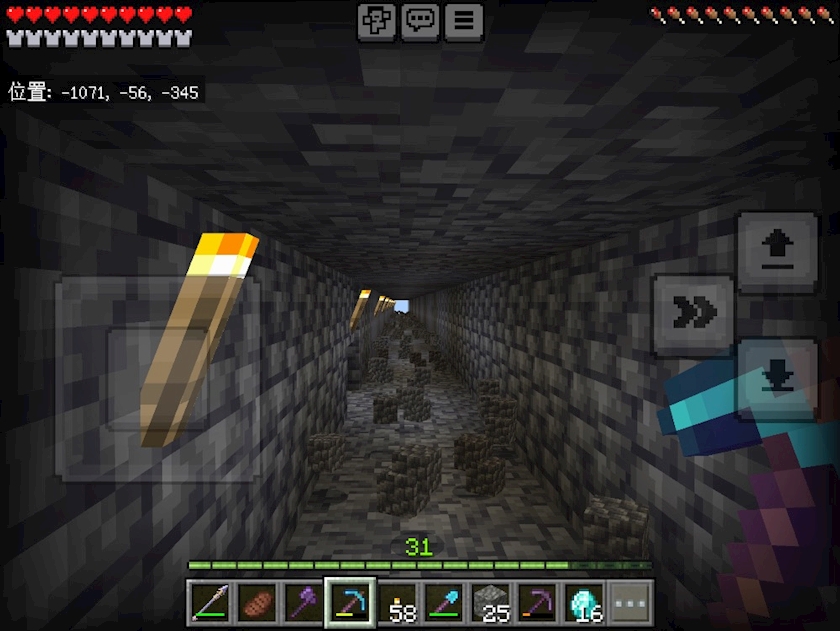The height and width of the screenshot is (631, 840).
Task: Open the emote menu button
Action: click(x=377, y=21)
